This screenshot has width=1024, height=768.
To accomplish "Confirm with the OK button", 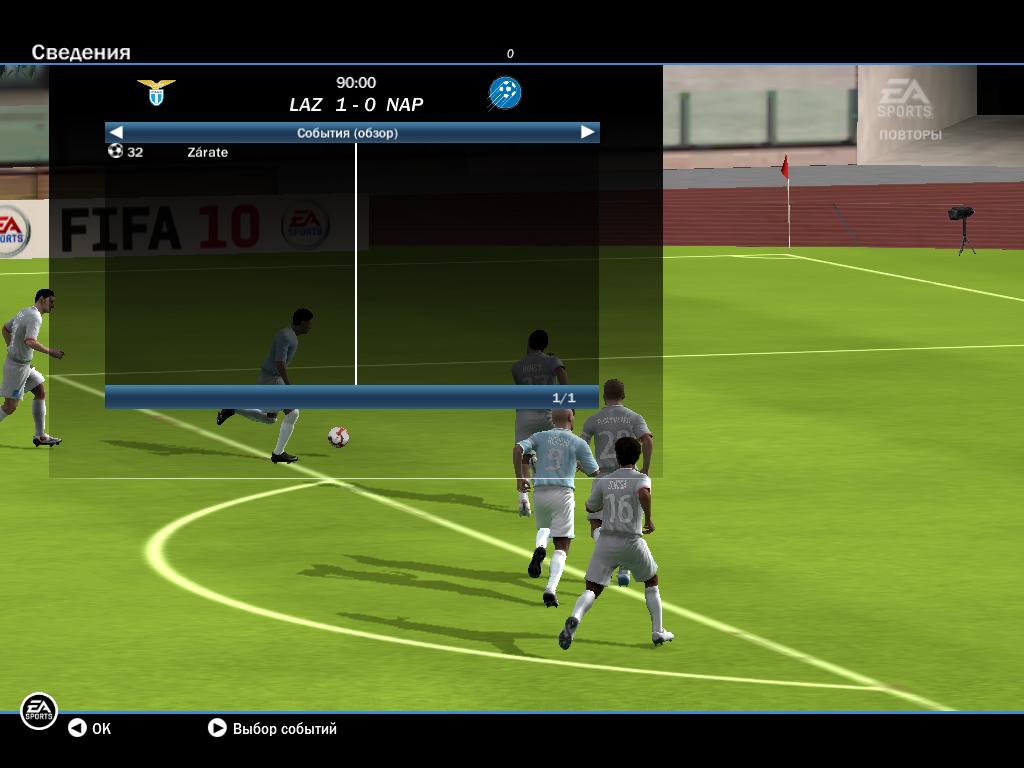I will pos(89,728).
